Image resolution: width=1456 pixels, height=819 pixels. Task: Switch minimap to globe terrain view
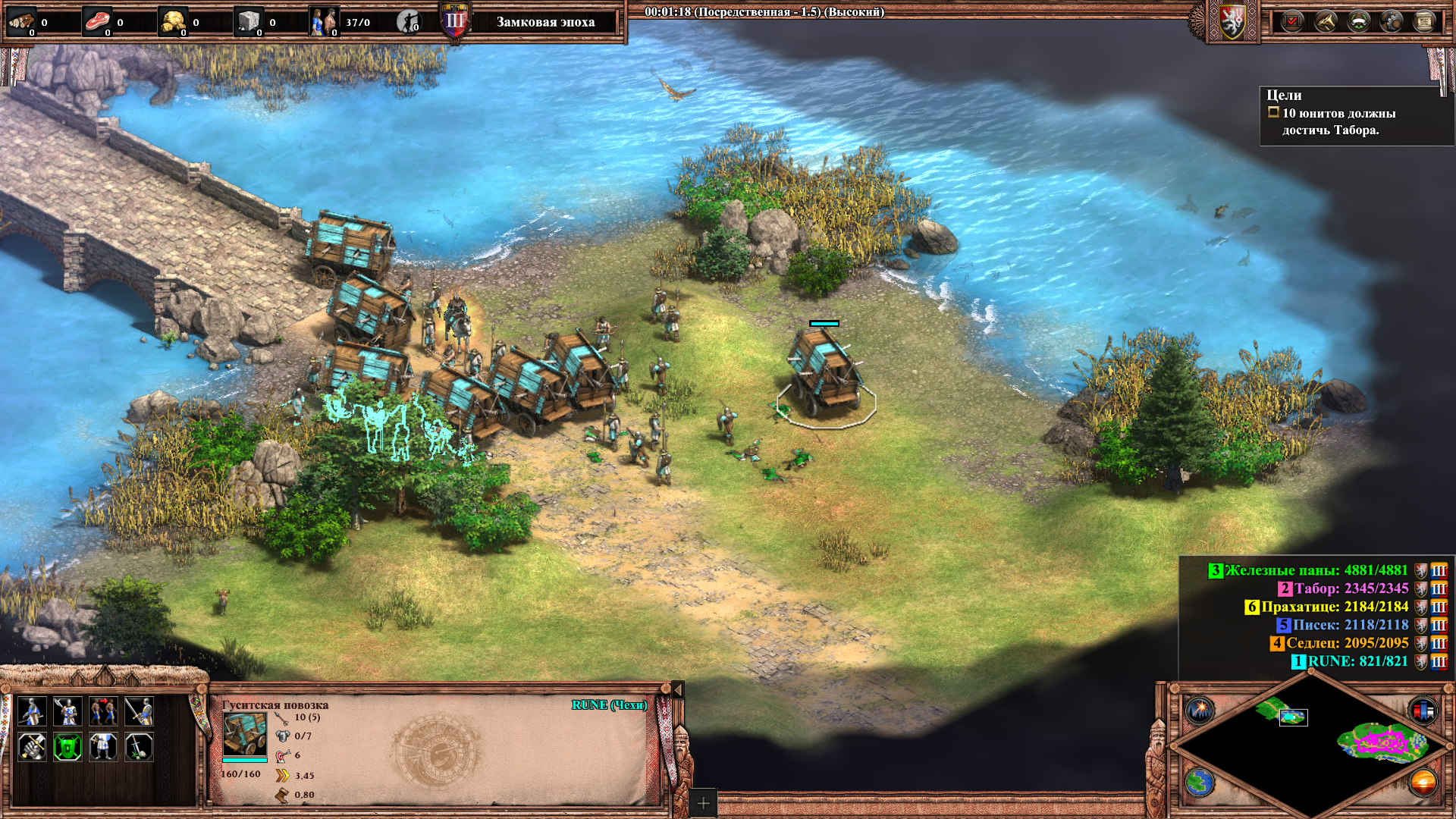[x=1200, y=782]
